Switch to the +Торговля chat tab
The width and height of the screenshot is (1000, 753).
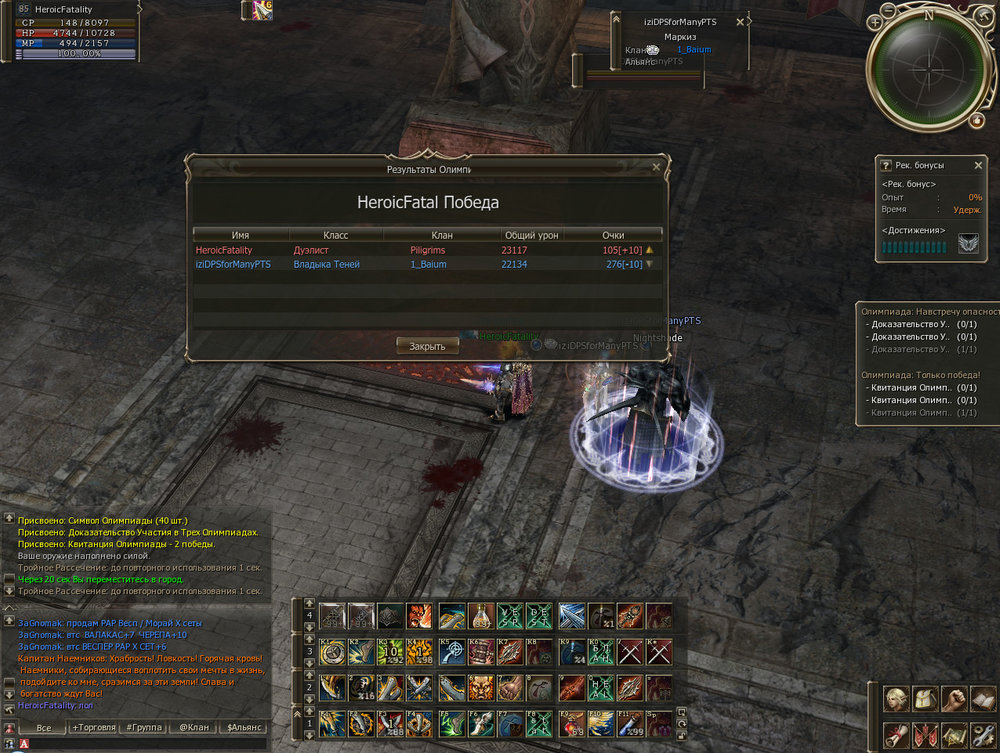pos(94,728)
